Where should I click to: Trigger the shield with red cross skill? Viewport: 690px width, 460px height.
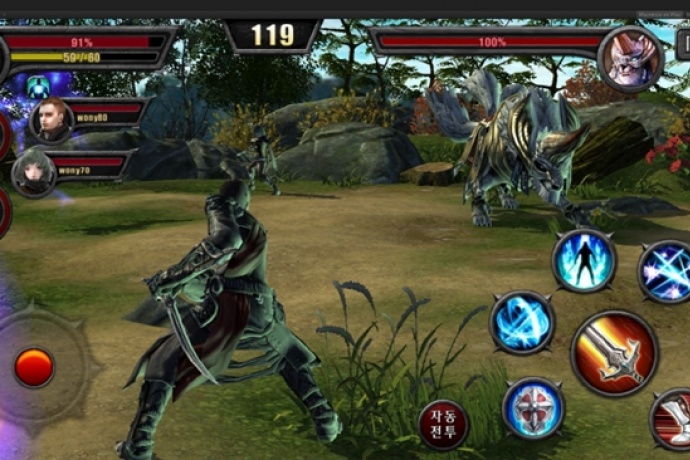pos(533,408)
